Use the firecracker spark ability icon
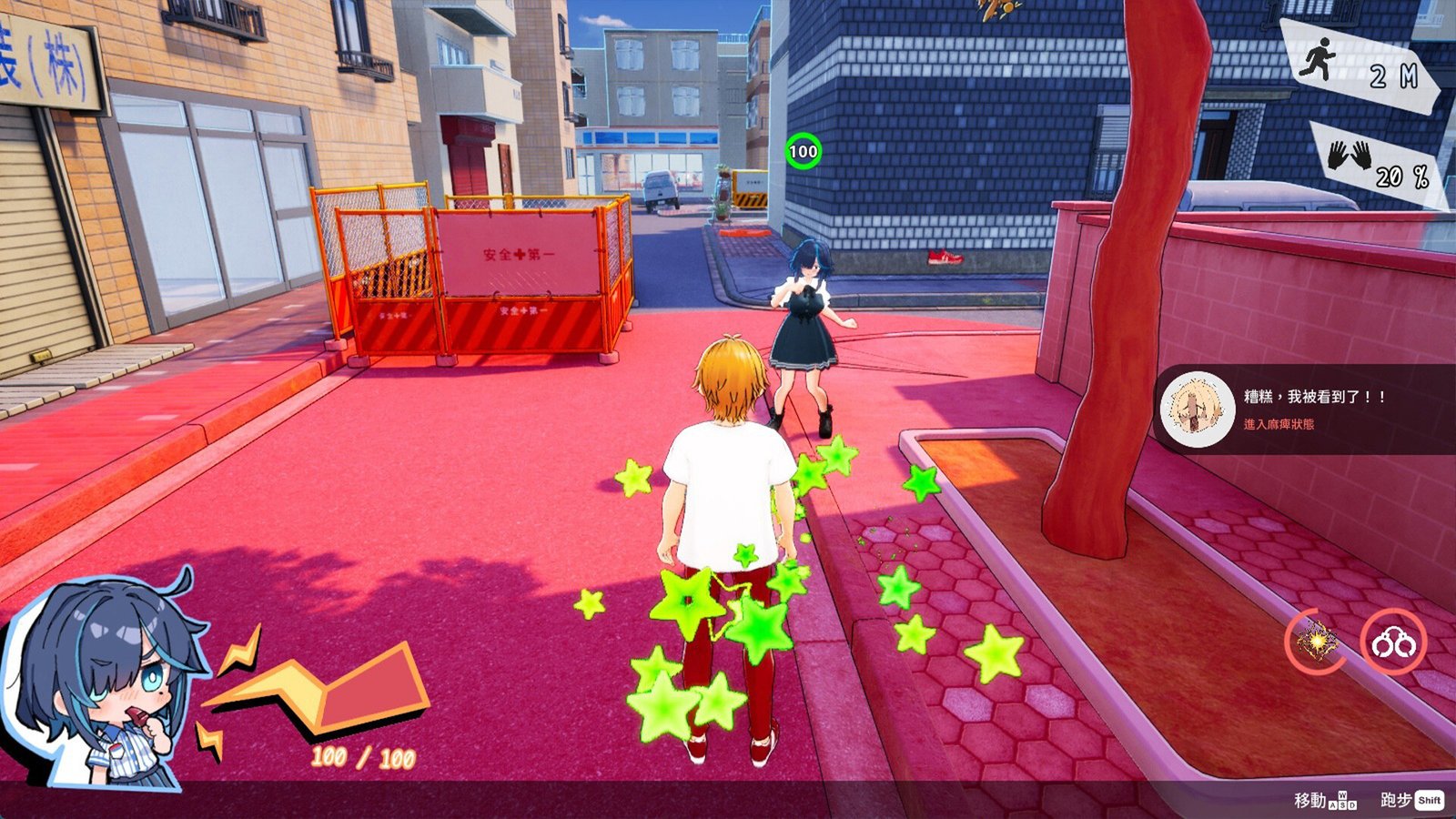The image size is (1456, 819). pyautogui.click(x=1316, y=641)
